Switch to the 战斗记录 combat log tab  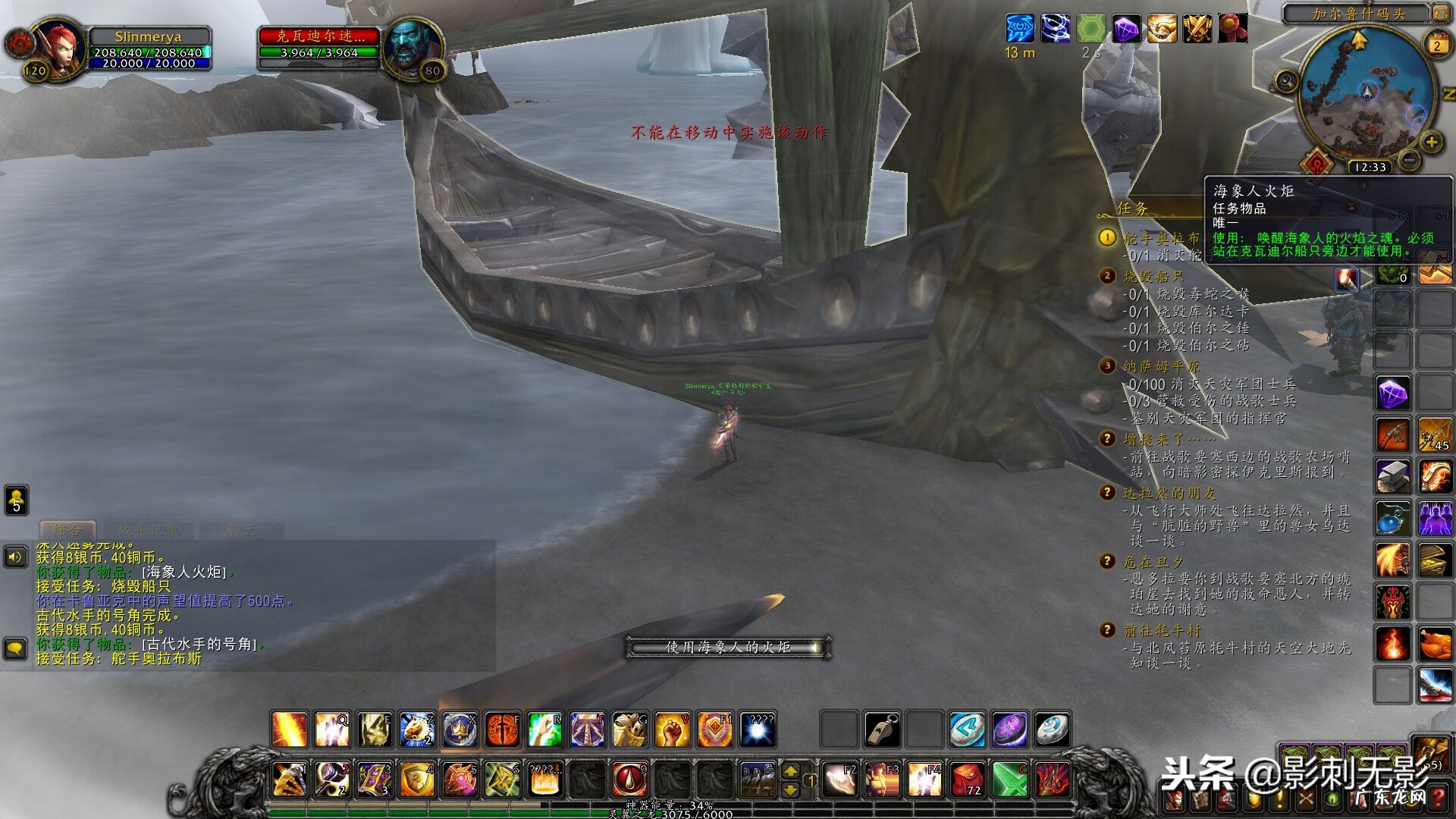tap(149, 529)
